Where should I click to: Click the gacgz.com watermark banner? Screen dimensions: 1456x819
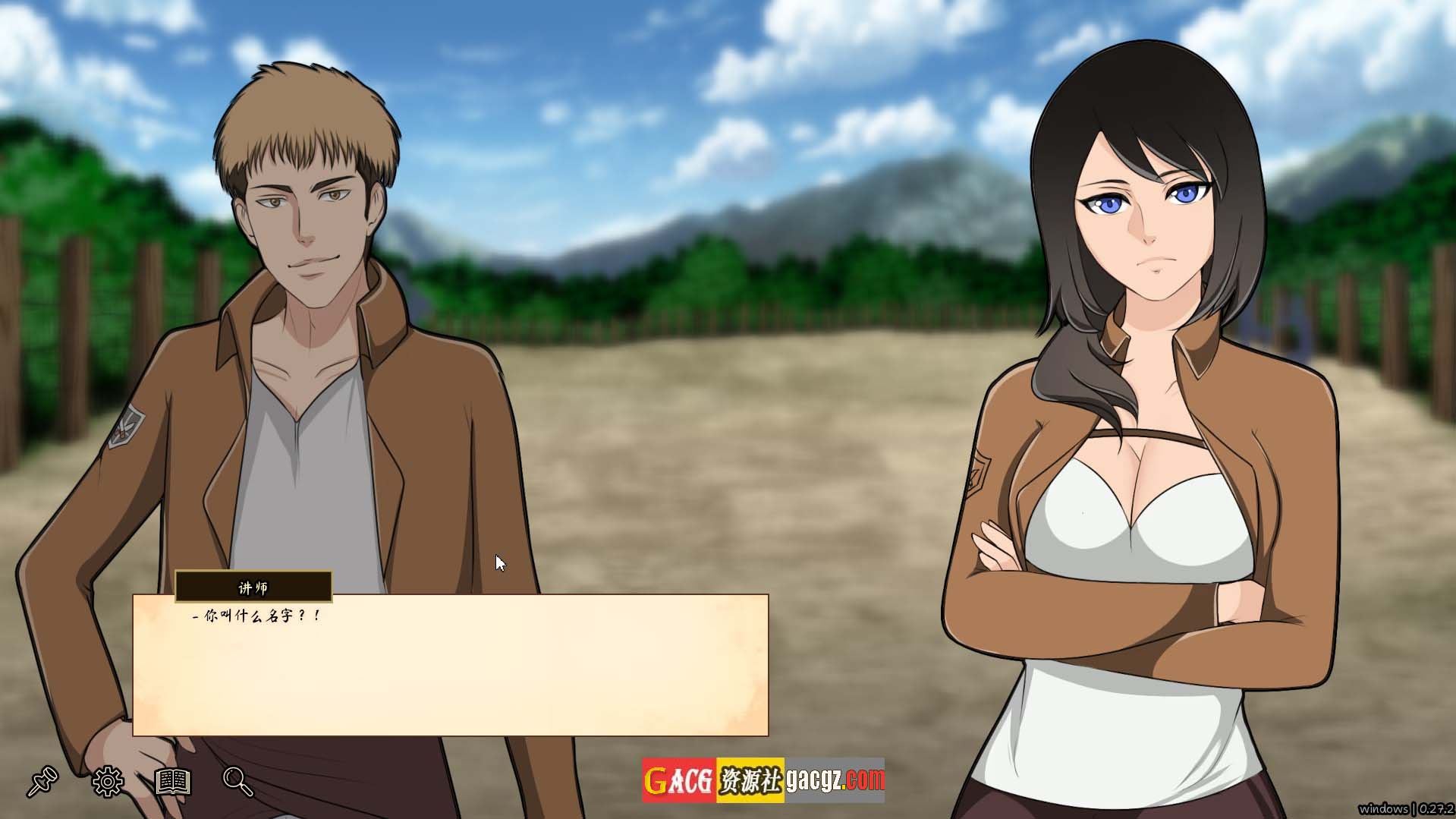(x=763, y=780)
